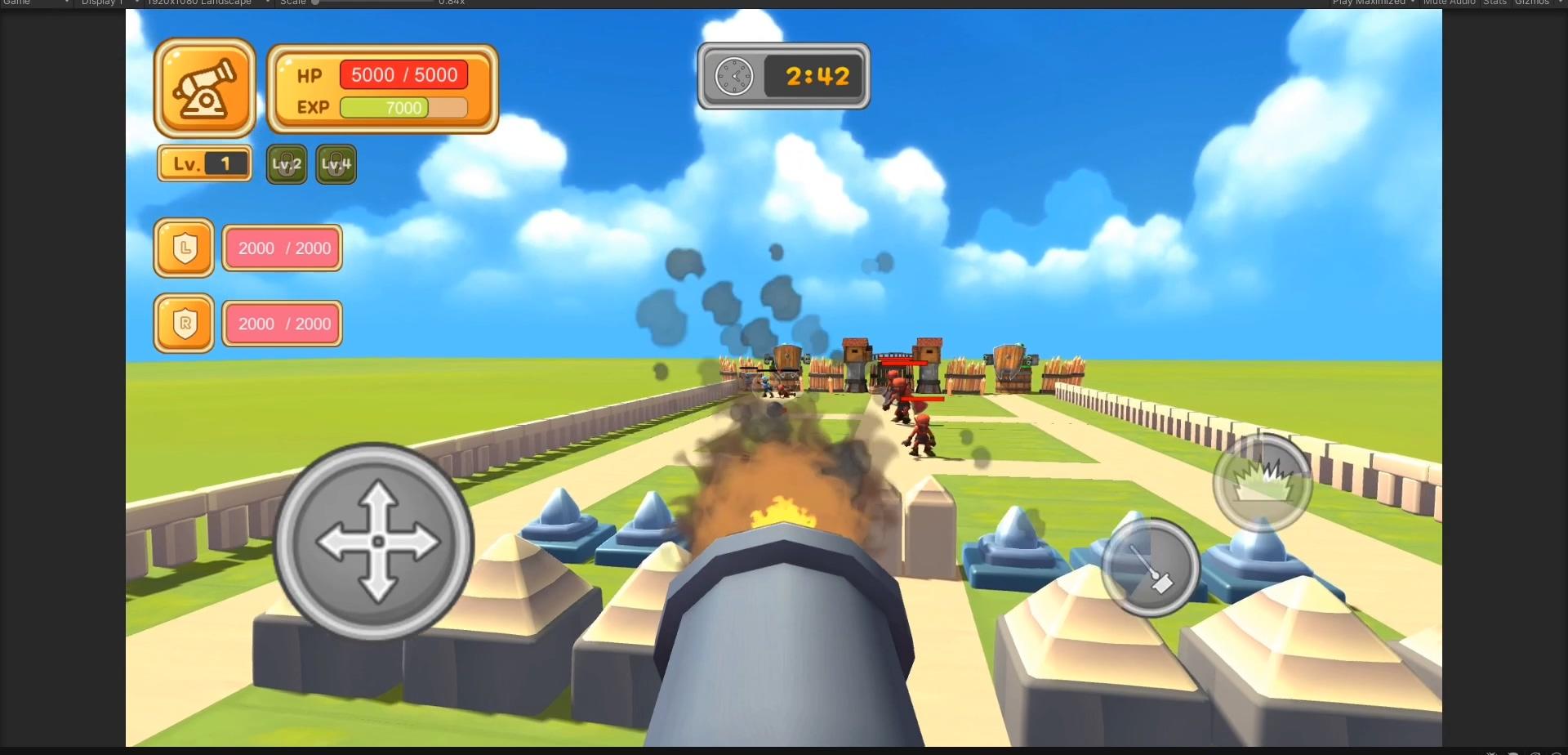Toggle the Stats overlay in the Game view
The height and width of the screenshot is (755, 1568).
(1495, 2)
